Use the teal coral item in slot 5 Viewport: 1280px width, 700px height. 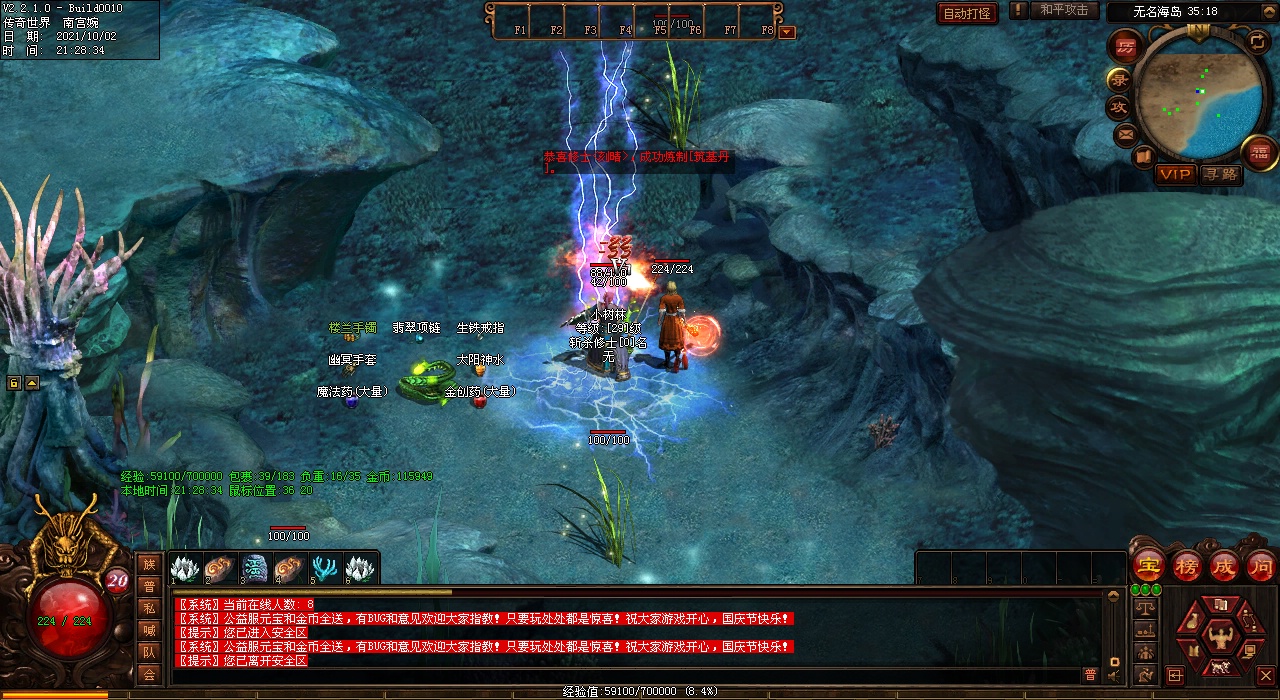pyautogui.click(x=323, y=569)
